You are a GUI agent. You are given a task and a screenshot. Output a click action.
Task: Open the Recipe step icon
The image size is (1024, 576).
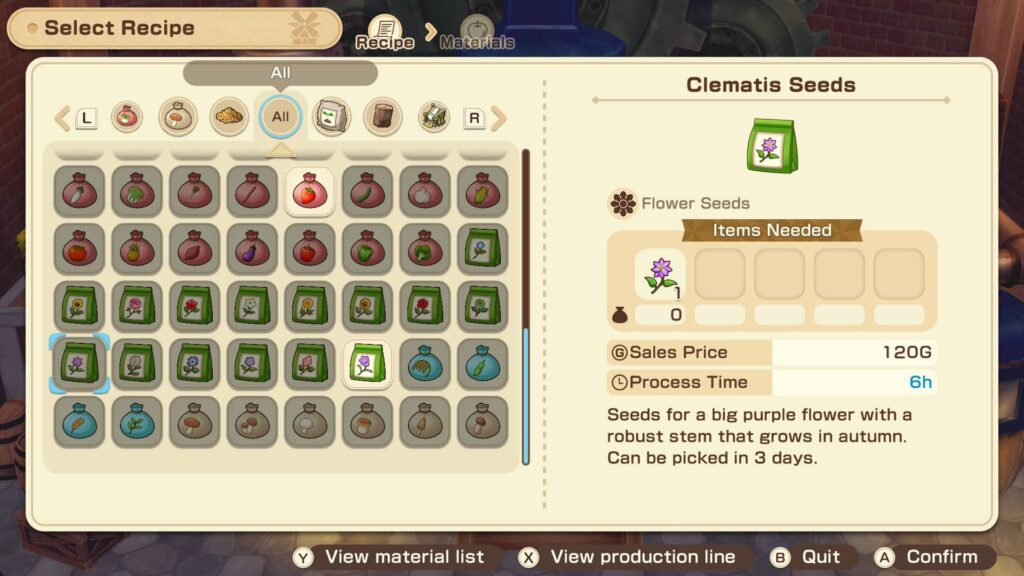click(385, 32)
